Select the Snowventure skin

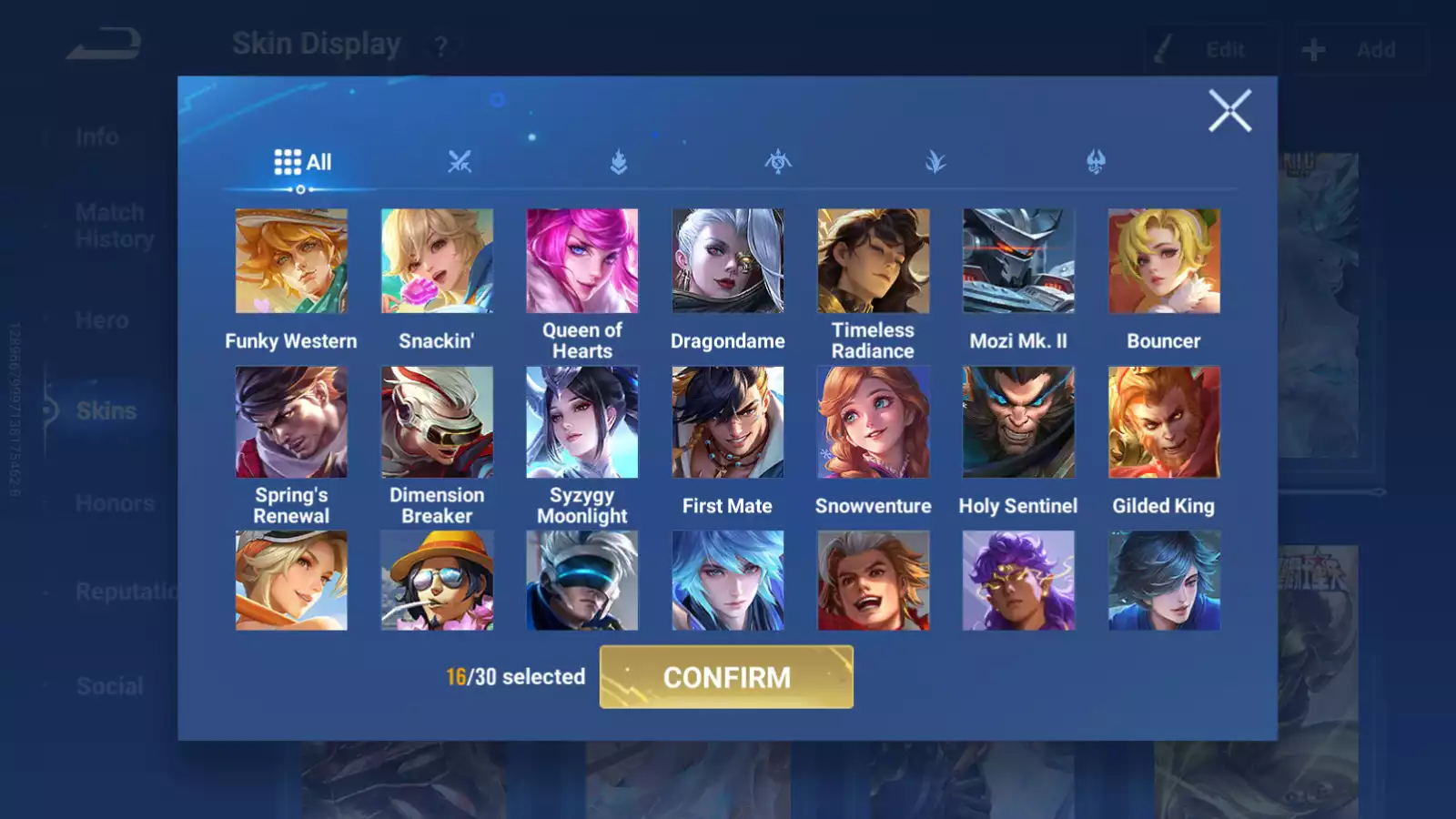tap(873, 422)
